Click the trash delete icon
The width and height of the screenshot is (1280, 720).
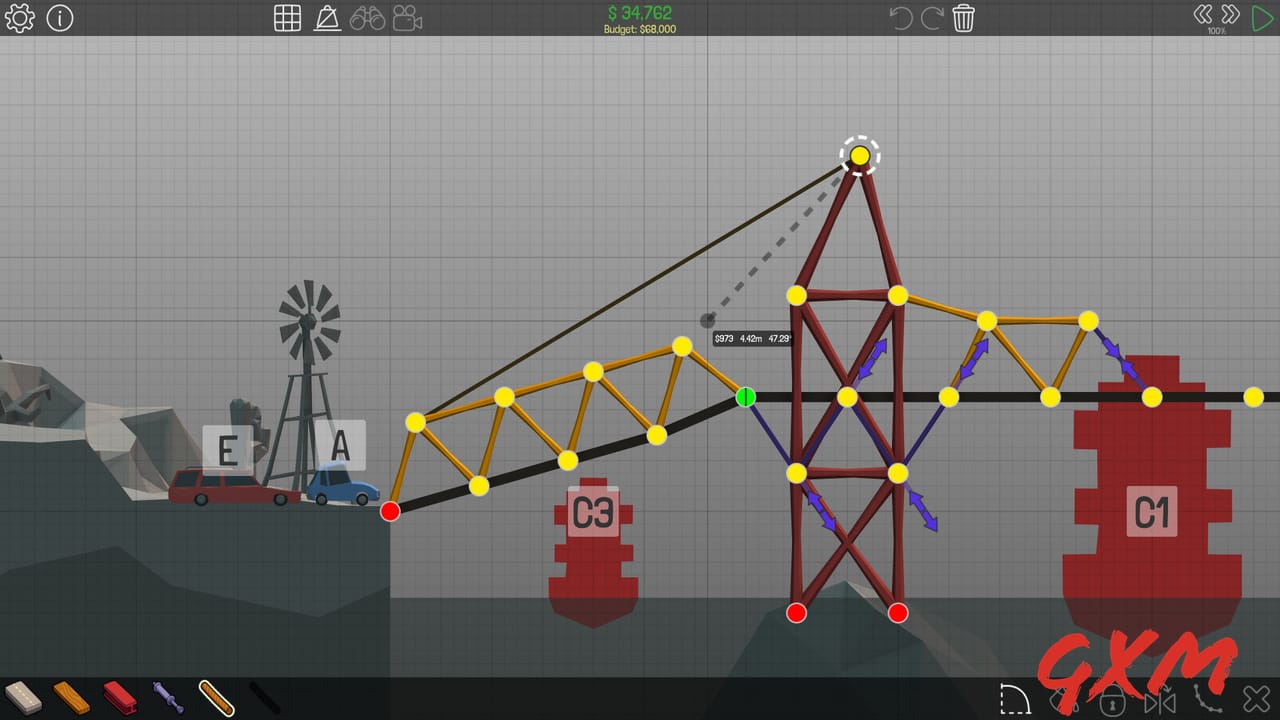coord(963,17)
